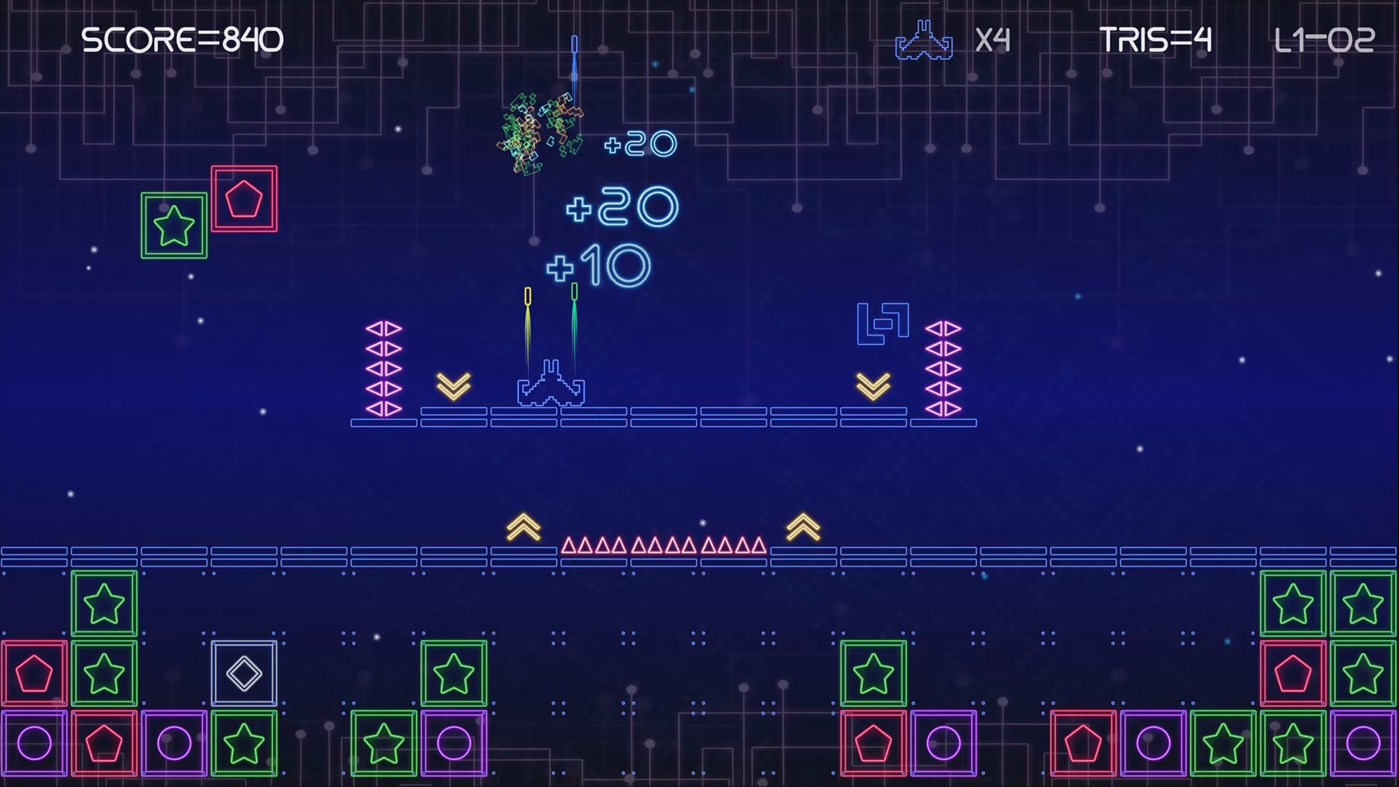The image size is (1399, 787).
Task: Select the SCORE=840 display
Action: click(182, 40)
